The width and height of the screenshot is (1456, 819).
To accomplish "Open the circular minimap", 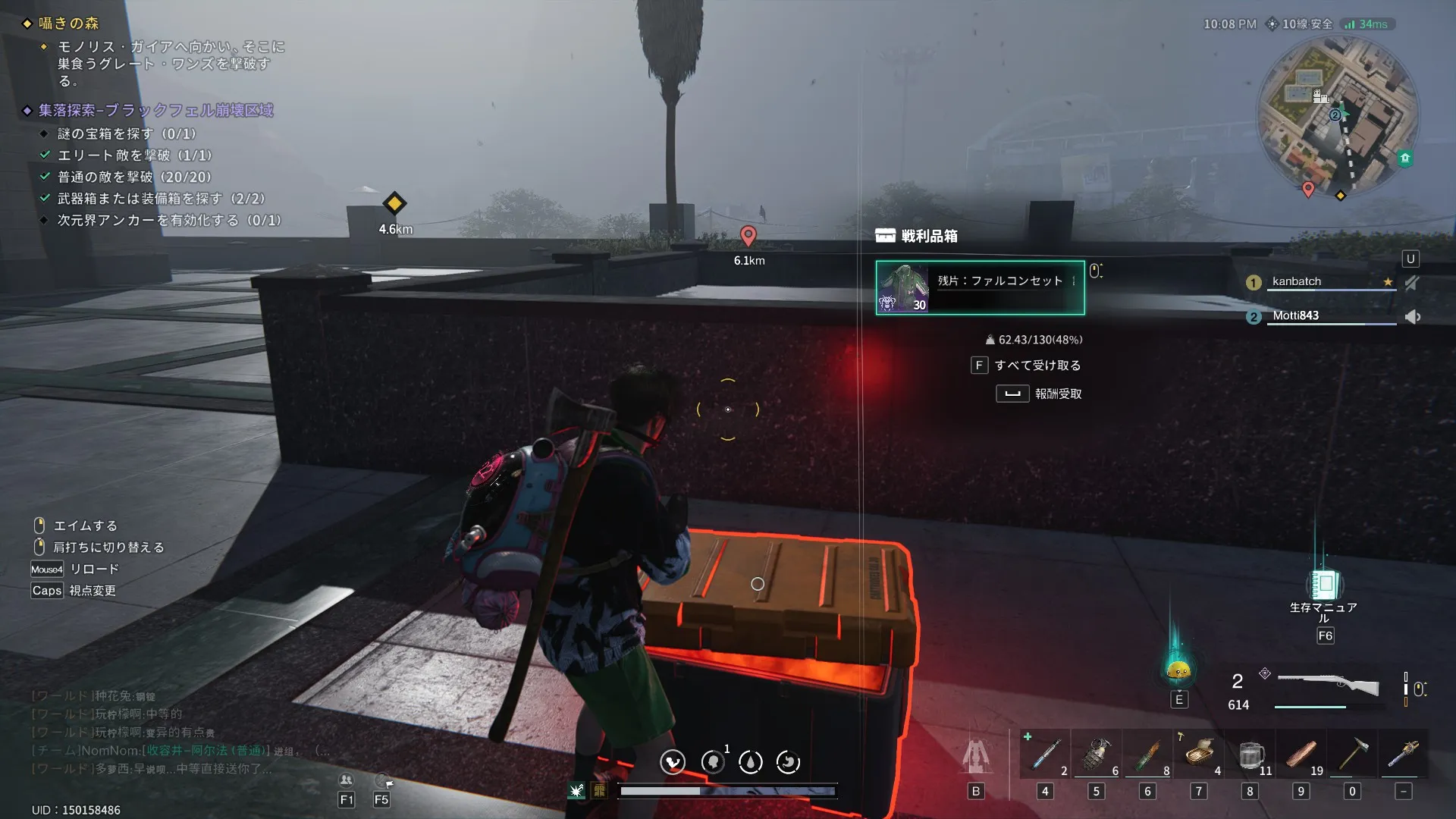I will (x=1337, y=116).
